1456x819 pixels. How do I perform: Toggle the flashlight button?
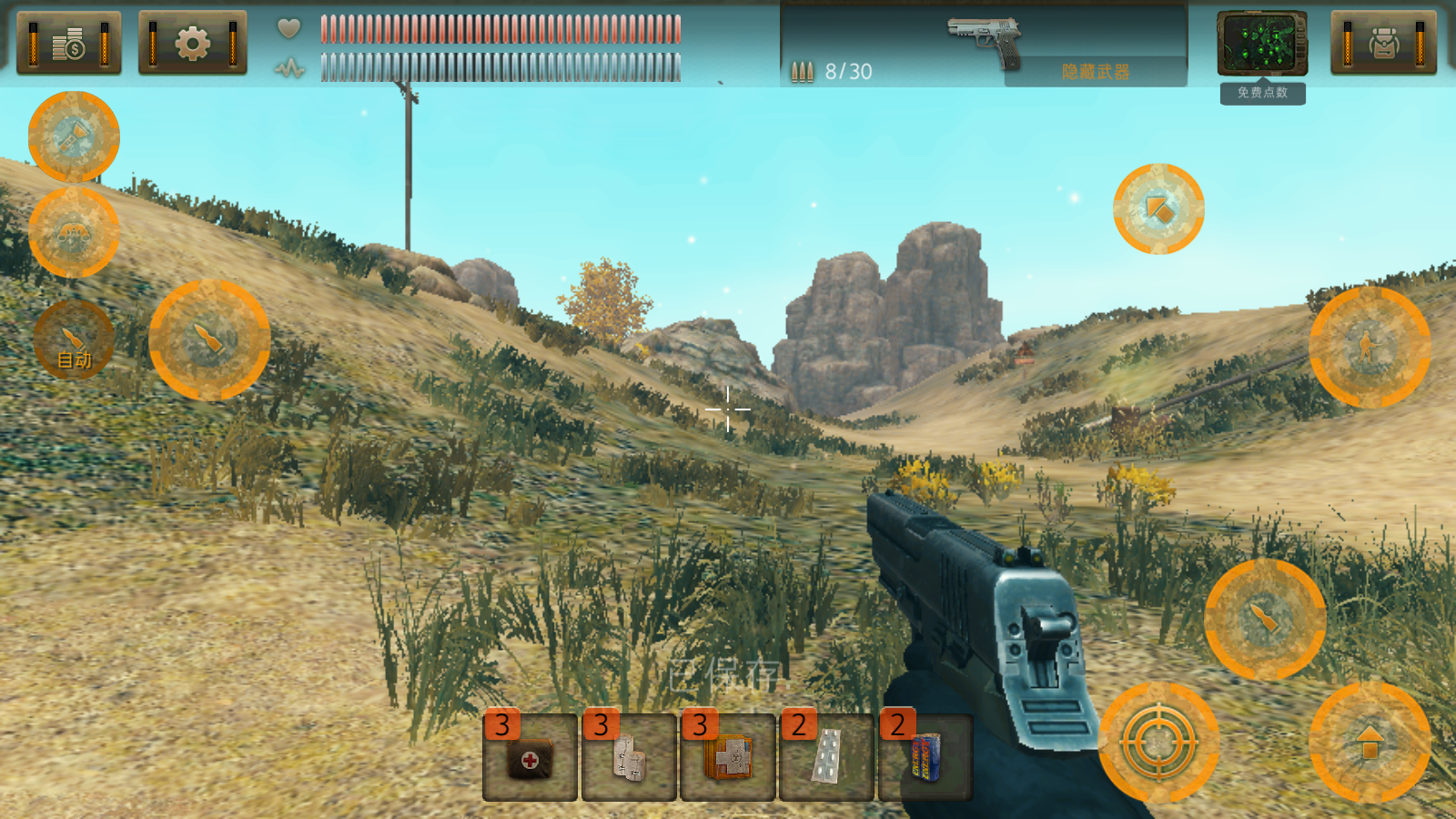point(74,136)
